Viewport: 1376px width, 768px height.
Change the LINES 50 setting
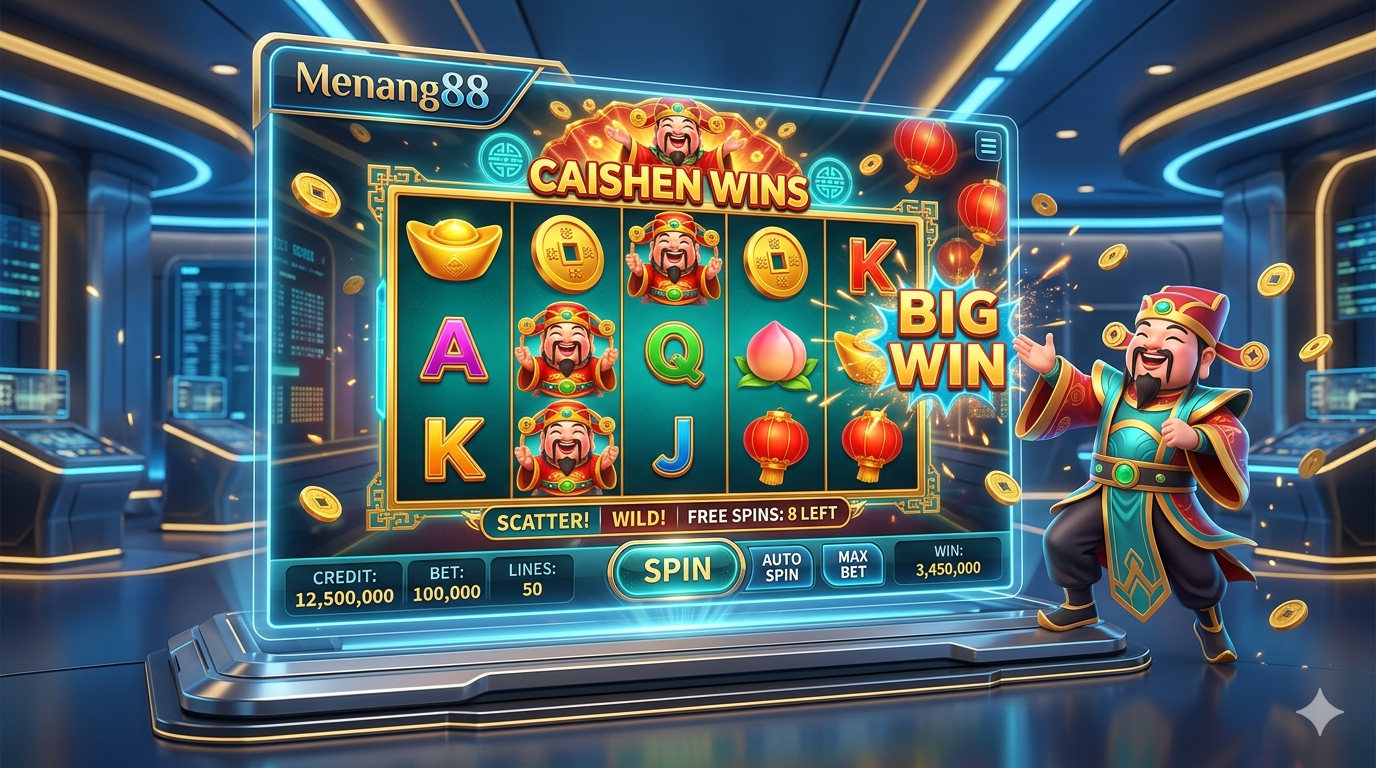tap(532, 580)
